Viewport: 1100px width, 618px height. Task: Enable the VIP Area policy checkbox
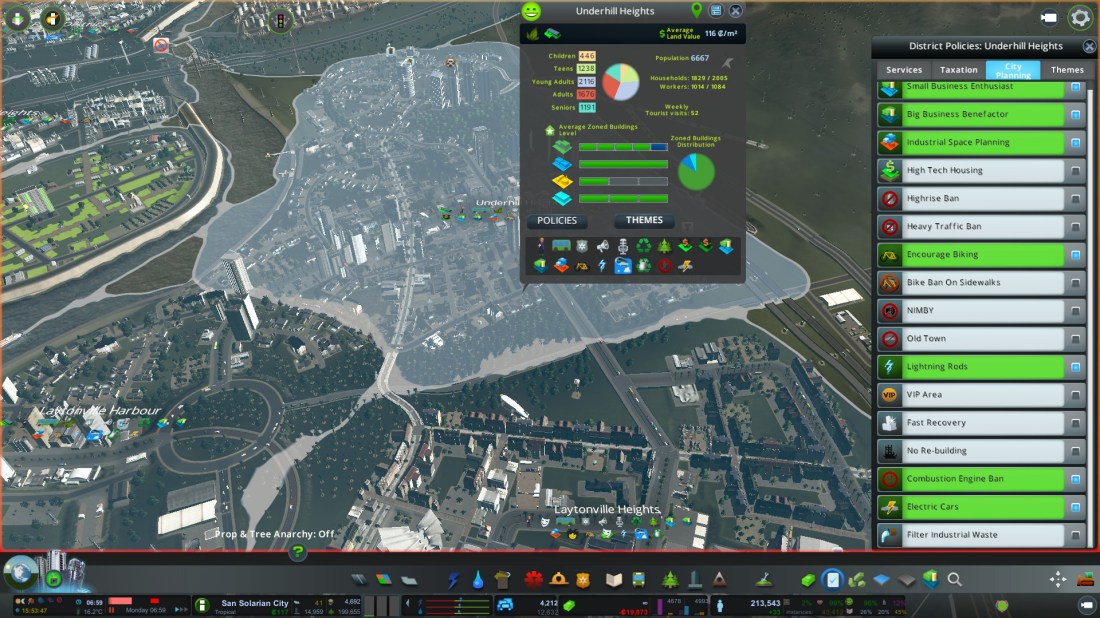tap(1076, 395)
